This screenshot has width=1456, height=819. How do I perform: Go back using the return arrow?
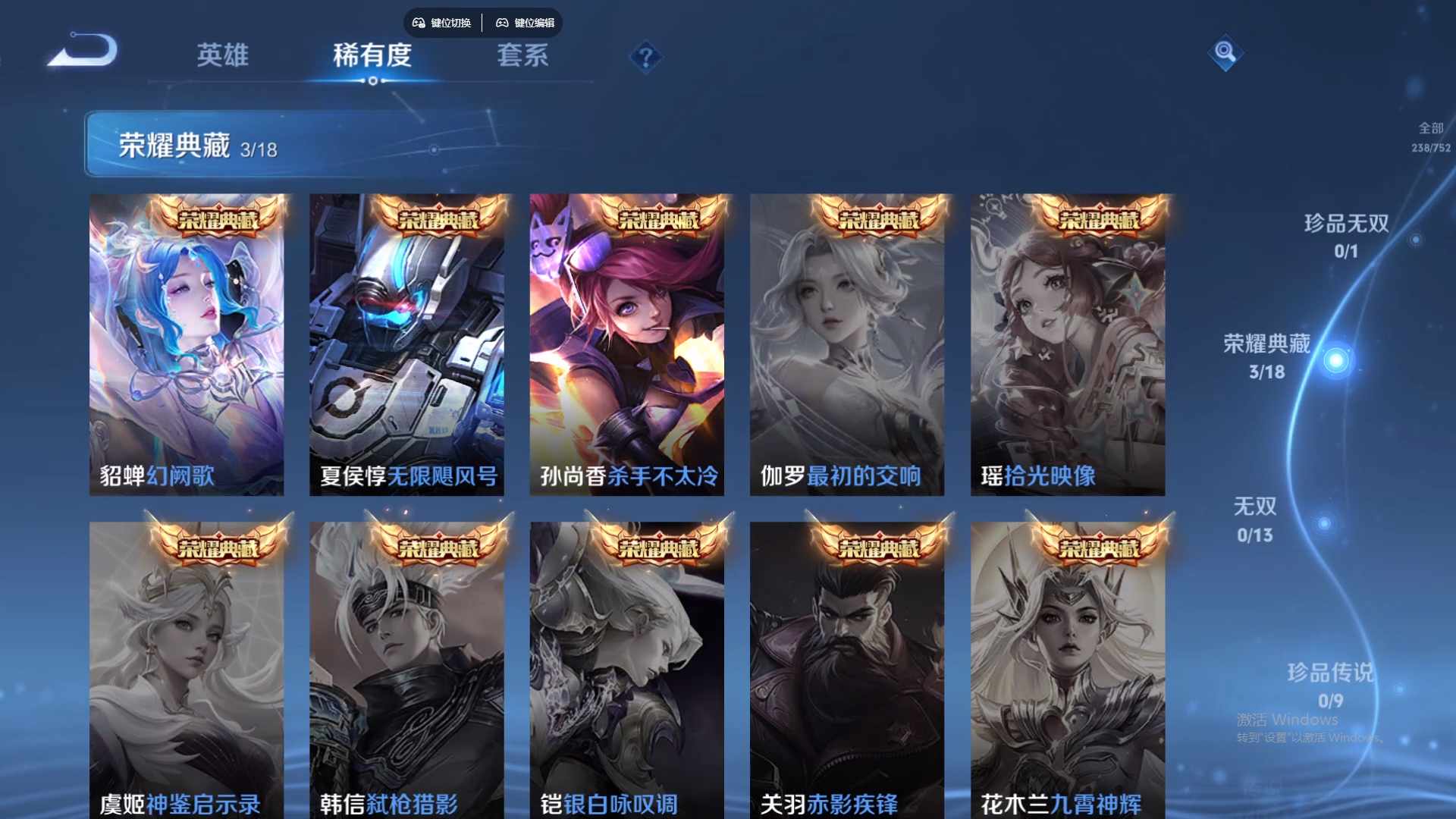83,52
